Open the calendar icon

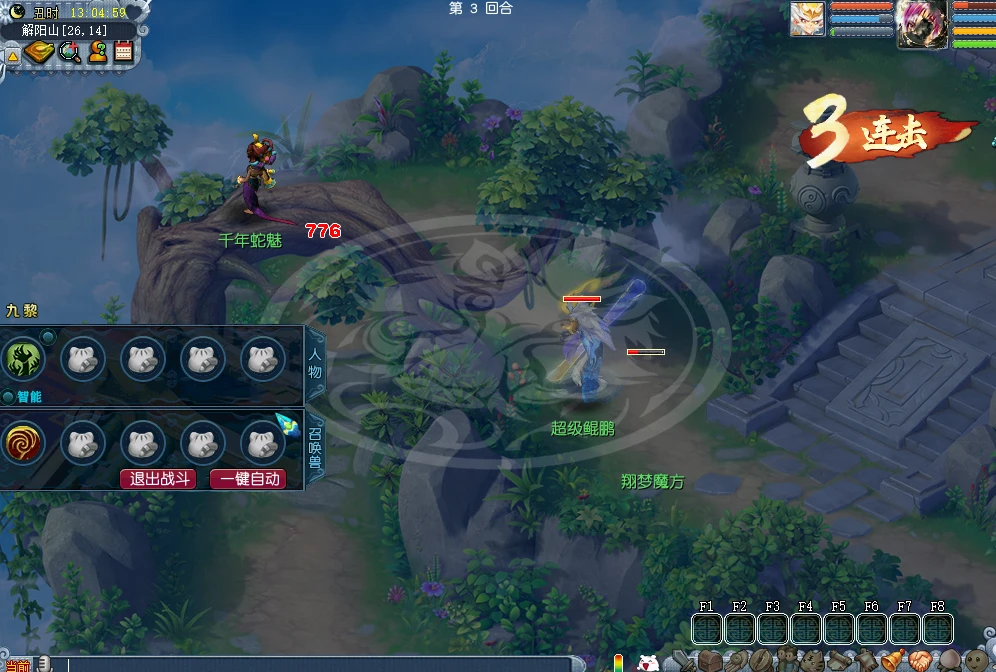124,52
